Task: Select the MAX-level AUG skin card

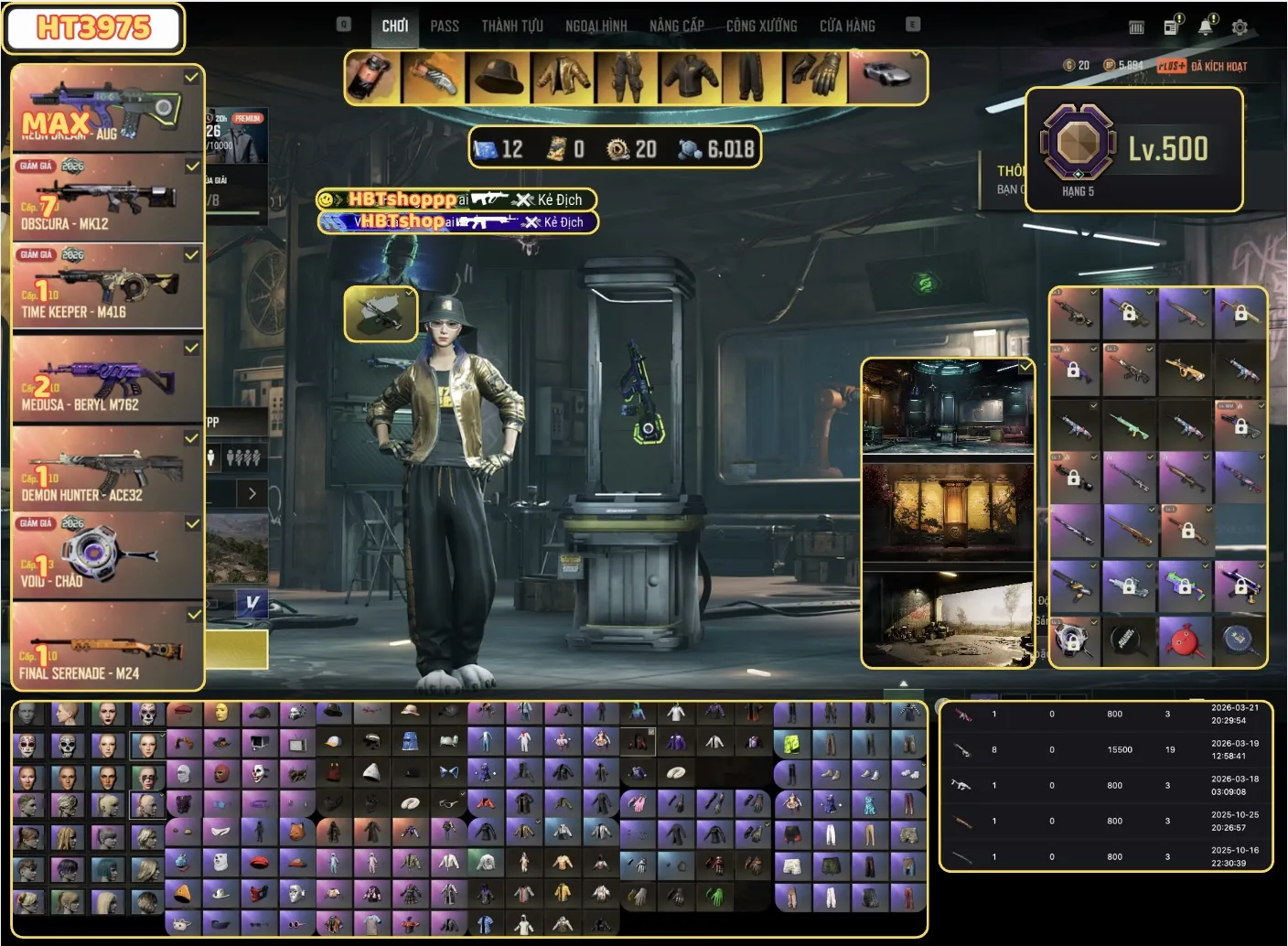Action: click(x=106, y=107)
